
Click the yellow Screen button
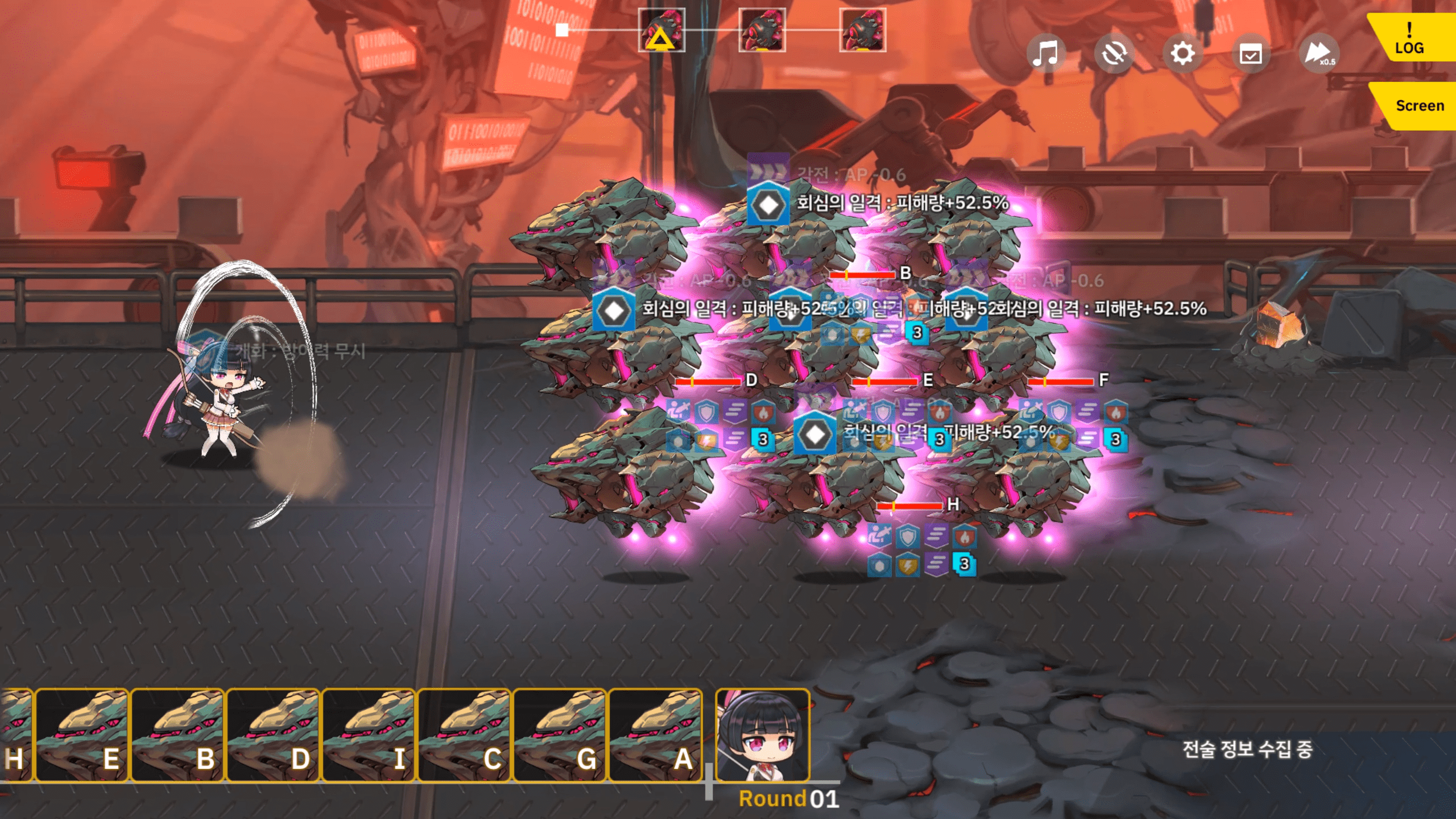click(x=1418, y=106)
